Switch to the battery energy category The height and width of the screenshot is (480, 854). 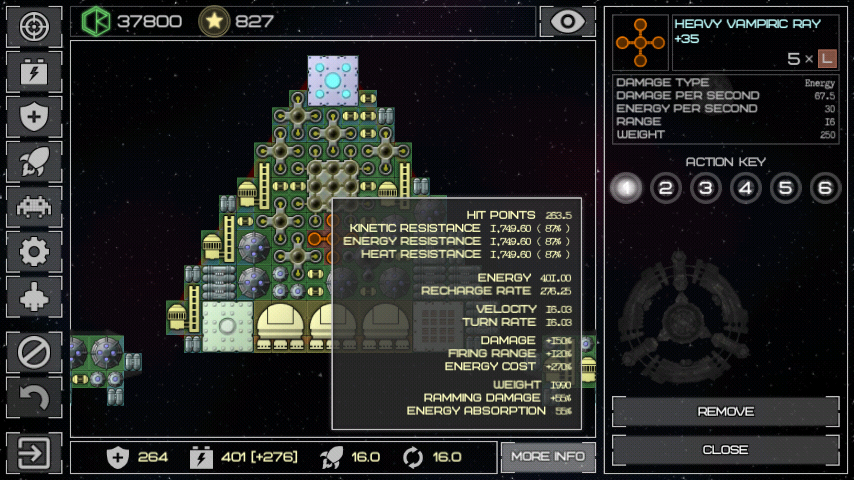tap(34, 72)
